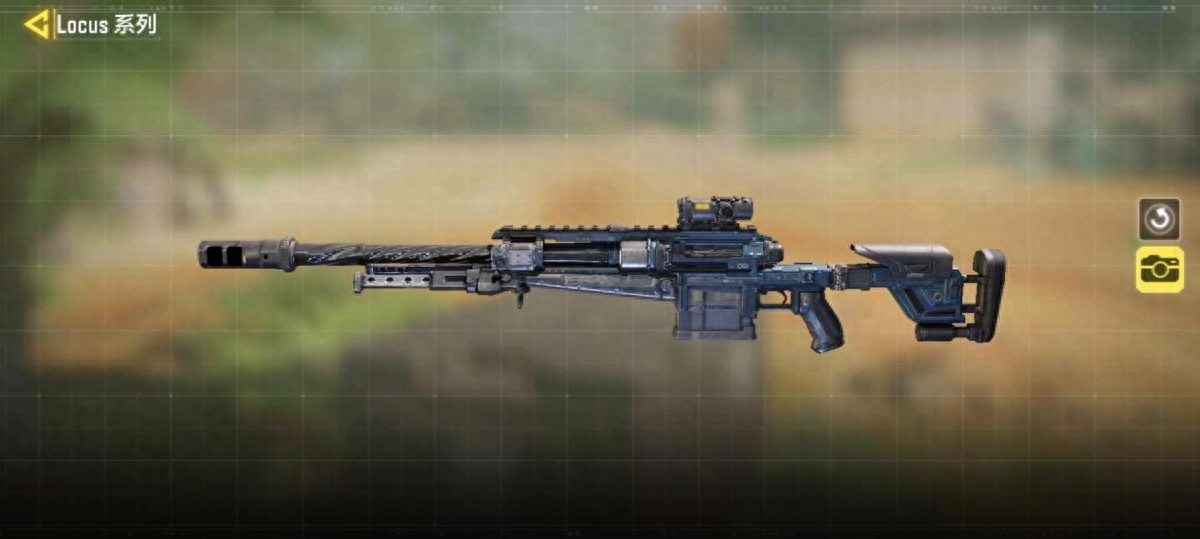Take a screenshot with the camera button
This screenshot has height=539, width=1200.
pos(1159,269)
